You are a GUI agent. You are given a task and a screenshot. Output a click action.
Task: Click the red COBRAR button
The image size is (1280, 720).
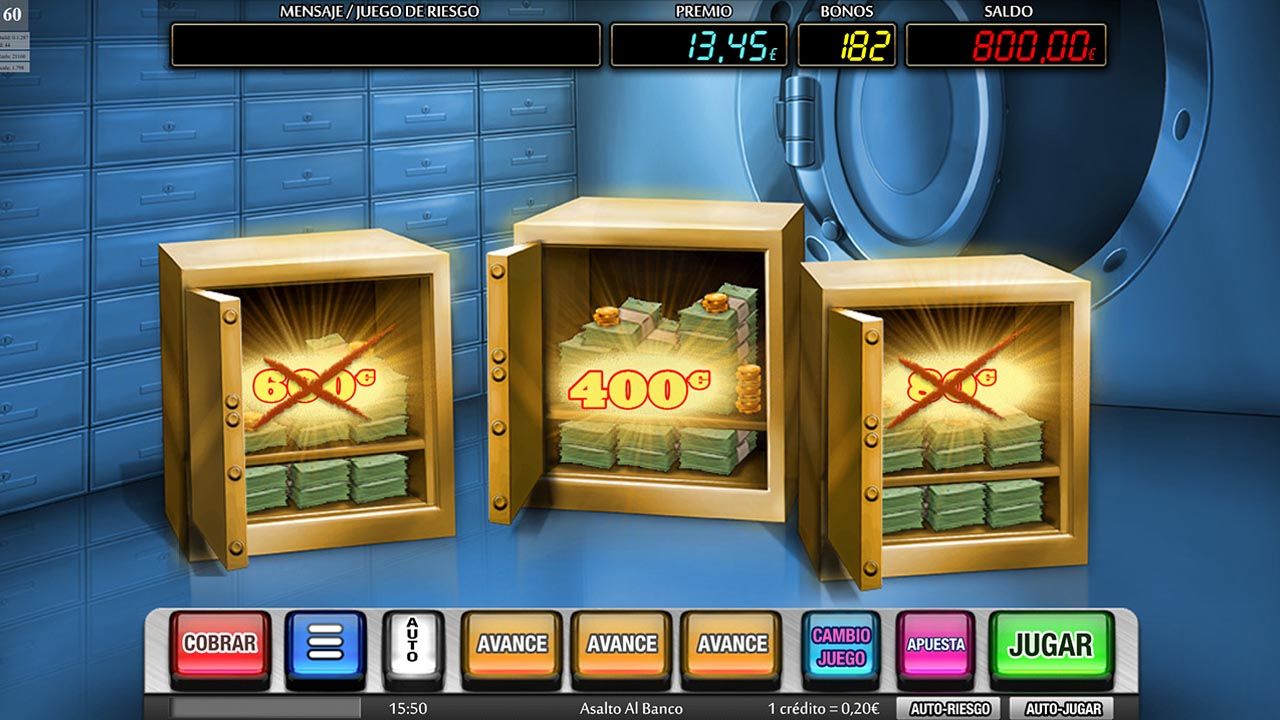pyautogui.click(x=221, y=643)
